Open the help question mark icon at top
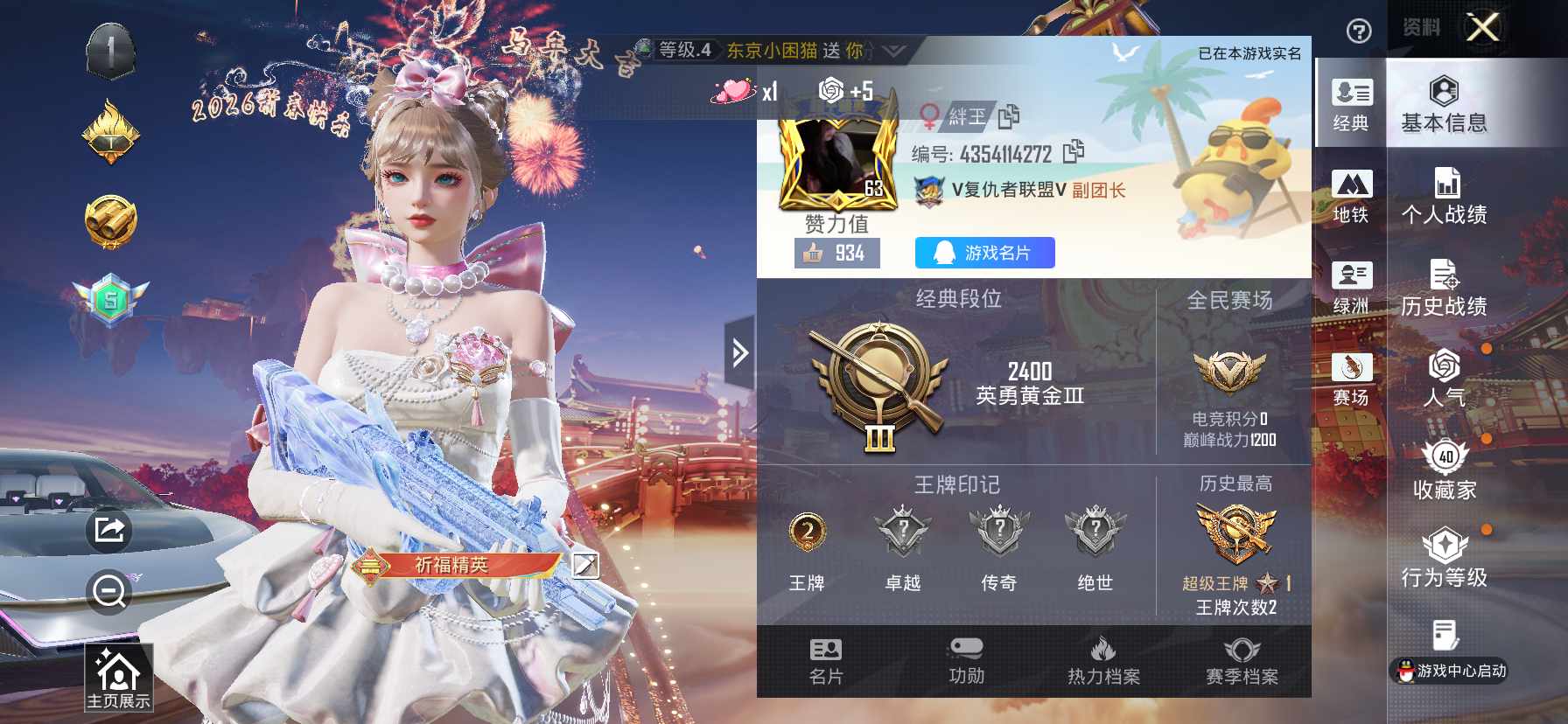 (1357, 31)
